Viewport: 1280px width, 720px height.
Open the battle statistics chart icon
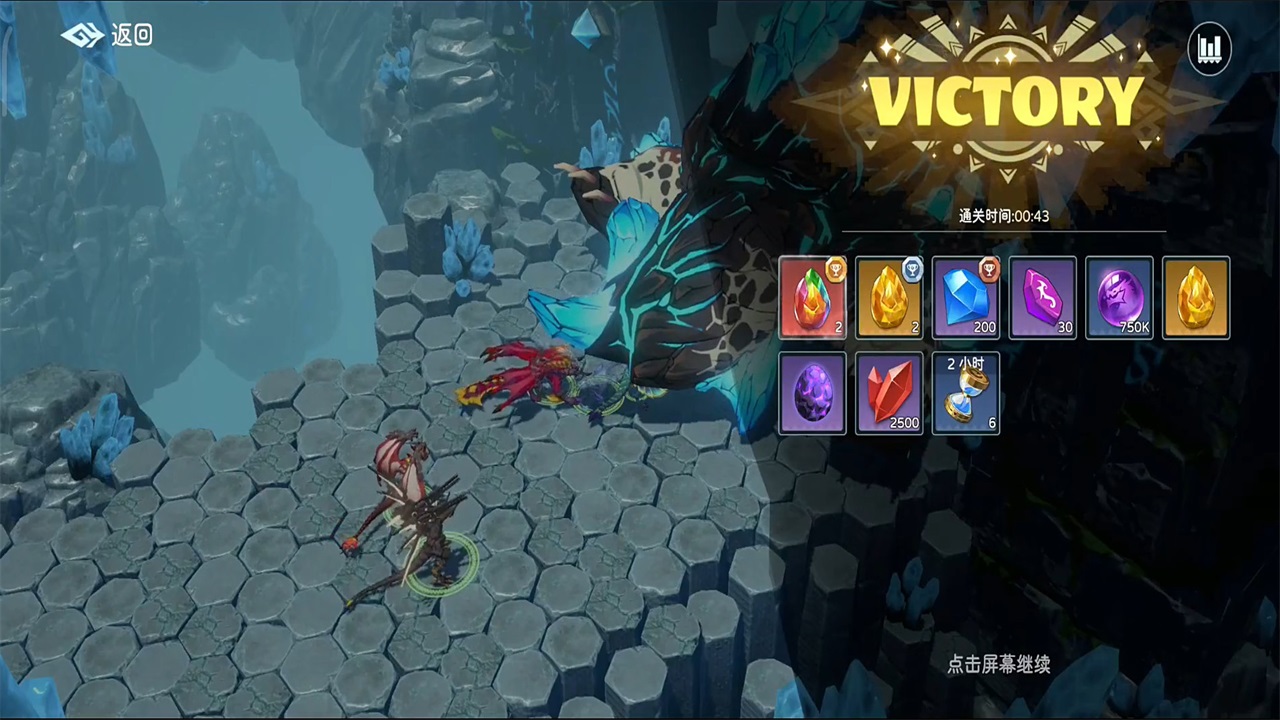[1209, 47]
